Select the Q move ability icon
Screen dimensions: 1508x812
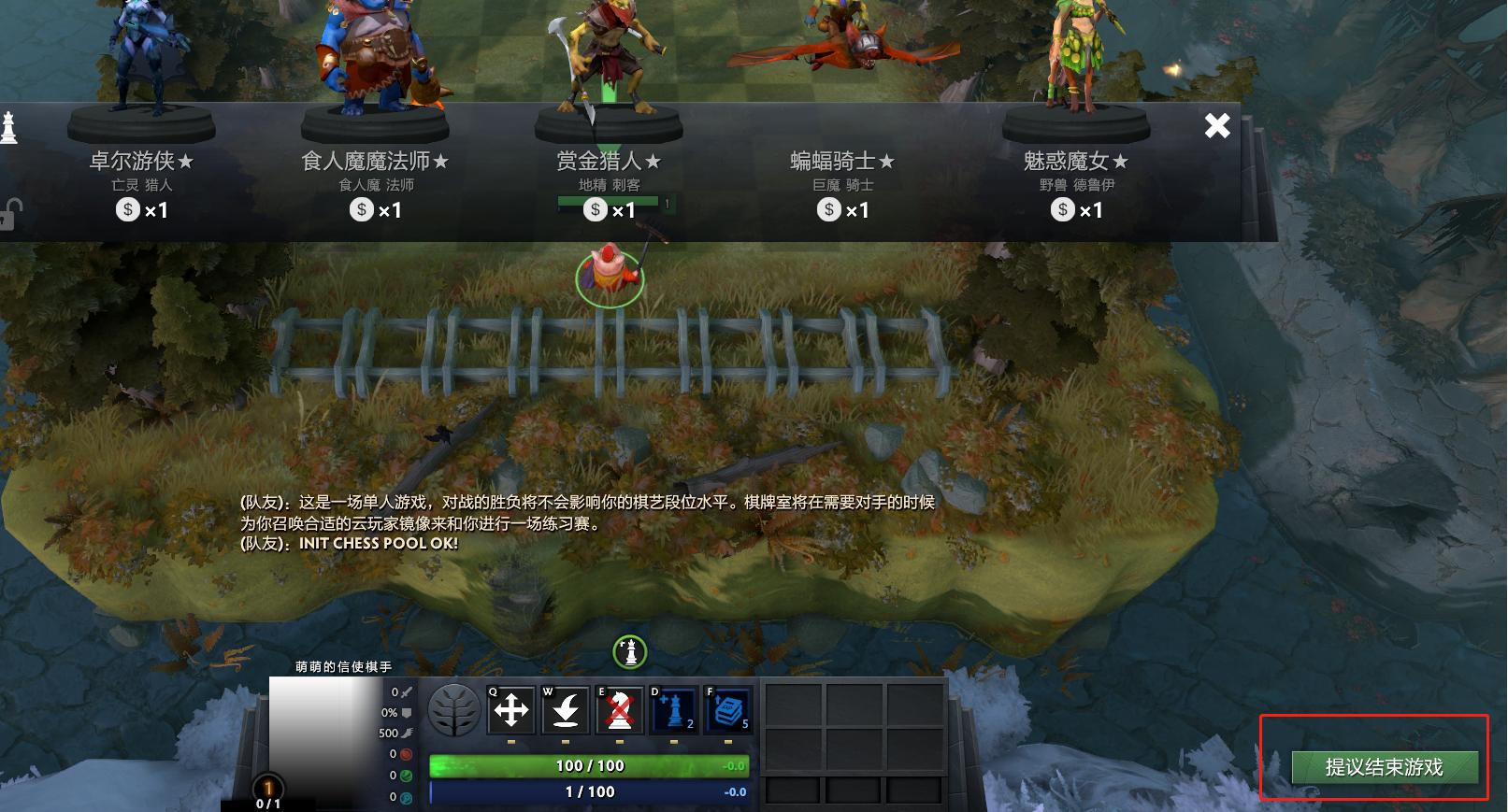510,711
